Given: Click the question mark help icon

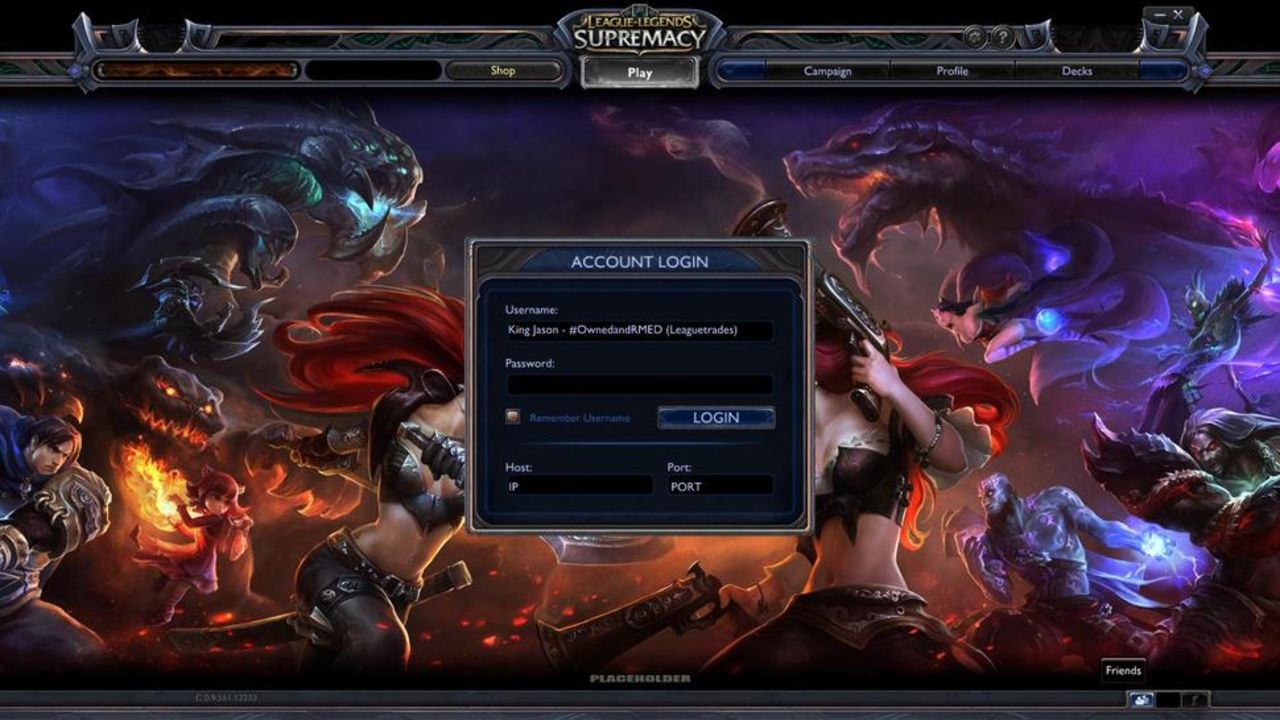Looking at the screenshot, I should [1001, 35].
